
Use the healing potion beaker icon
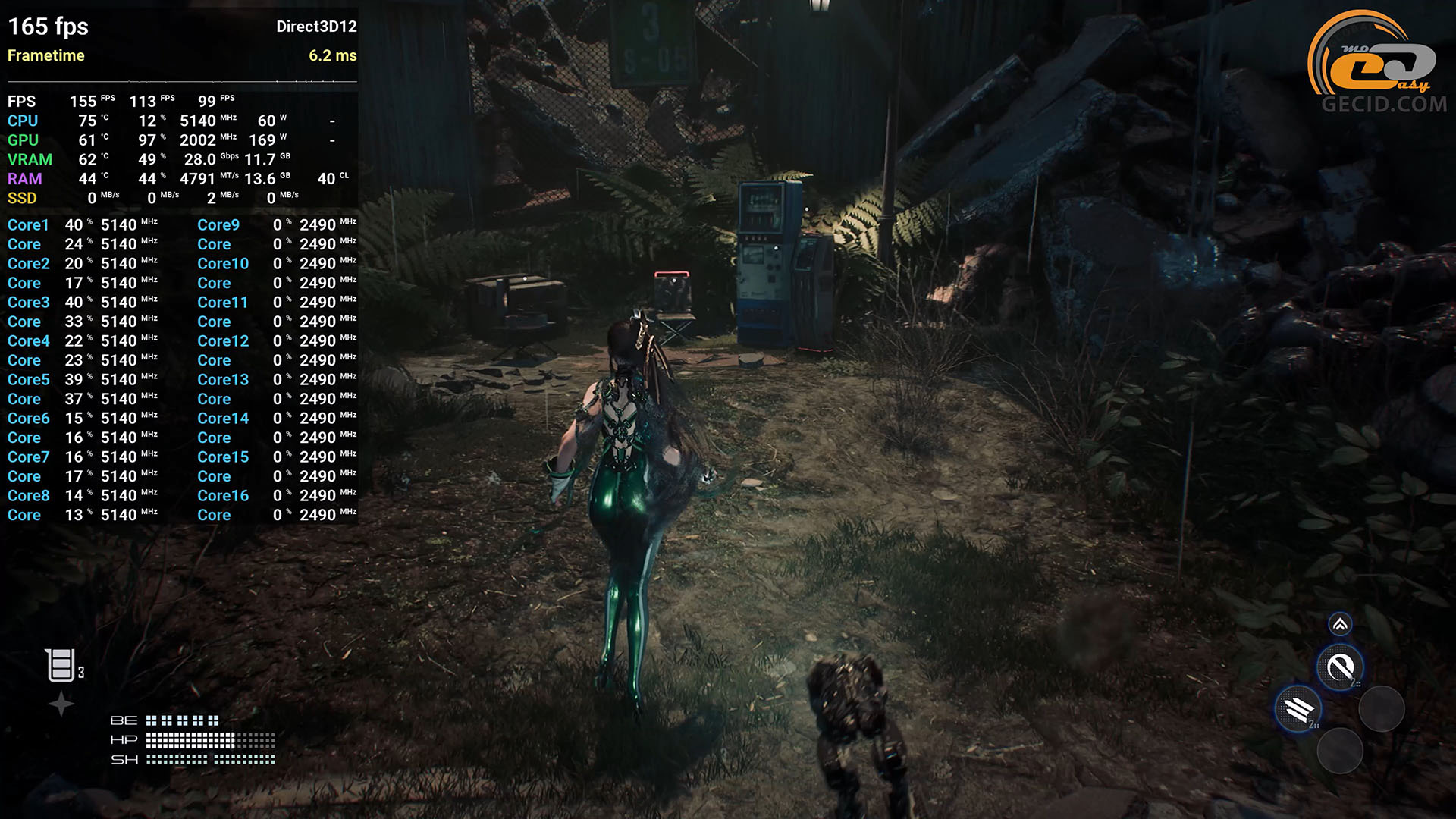(60, 665)
